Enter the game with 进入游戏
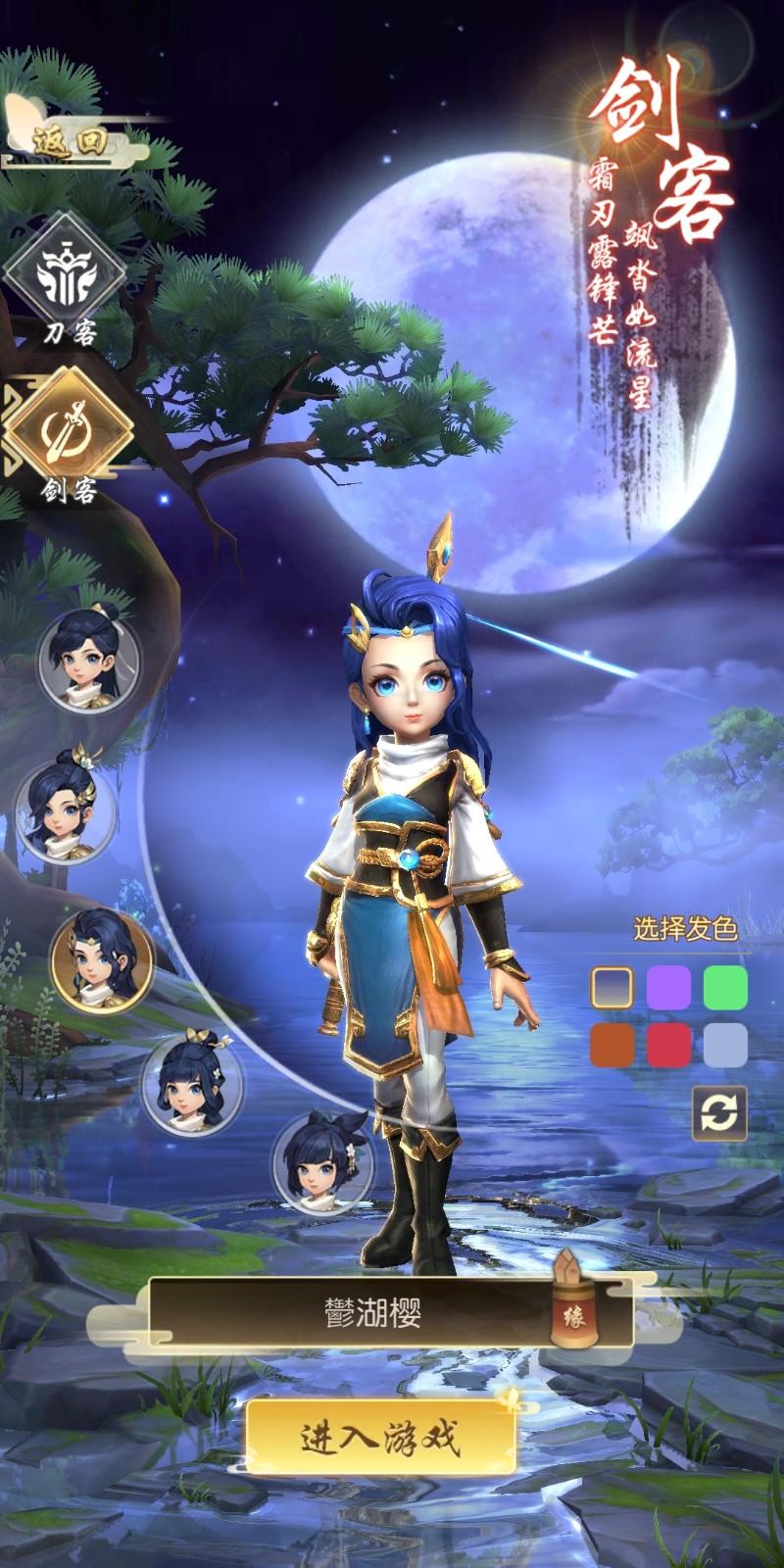Screen dimensions: 784x1568 380,1438
